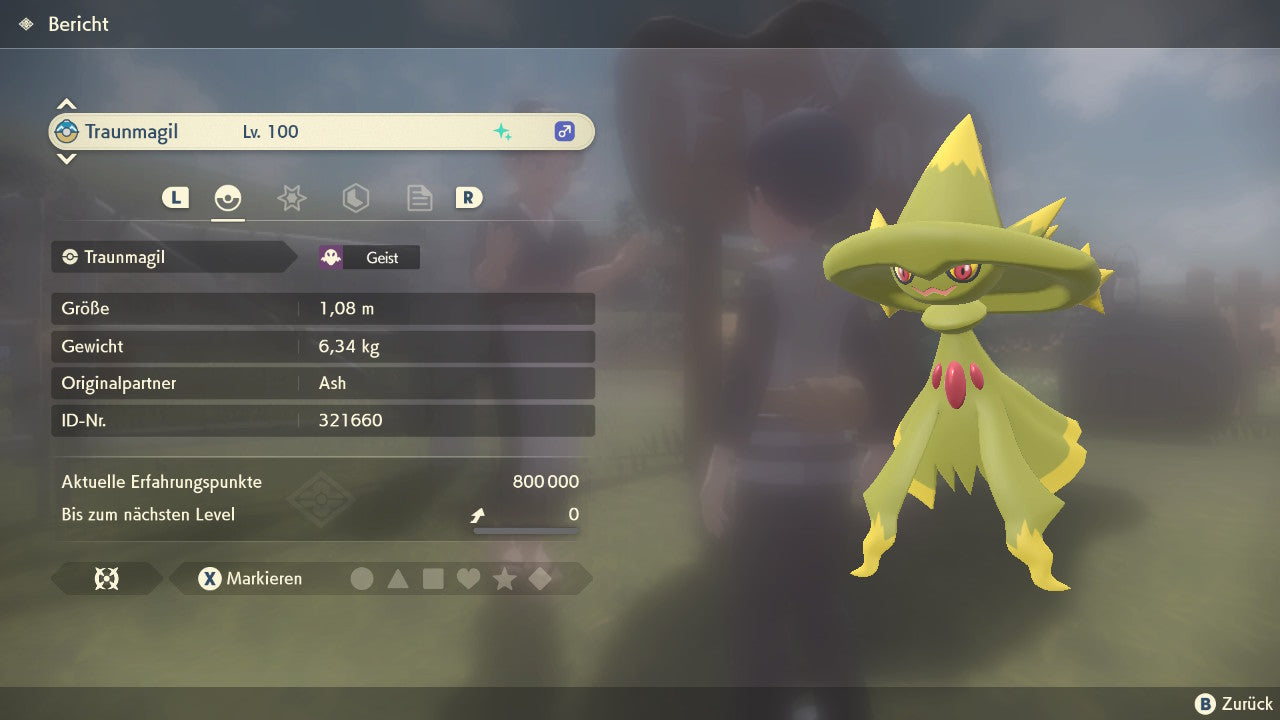Switch to the hexagon shield tab
The height and width of the screenshot is (720, 1280).
pos(355,198)
